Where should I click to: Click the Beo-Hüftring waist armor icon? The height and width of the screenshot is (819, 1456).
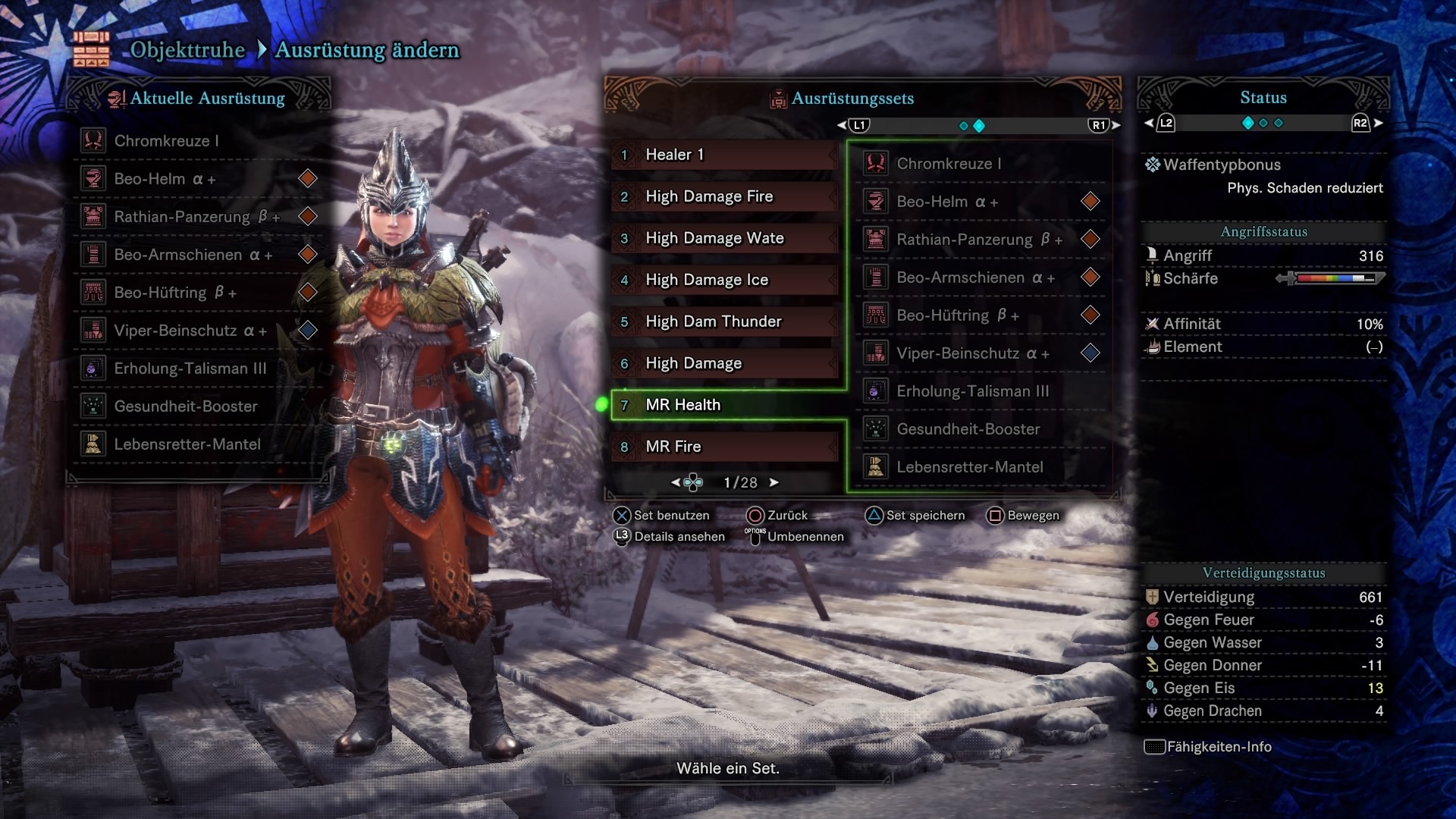93,292
